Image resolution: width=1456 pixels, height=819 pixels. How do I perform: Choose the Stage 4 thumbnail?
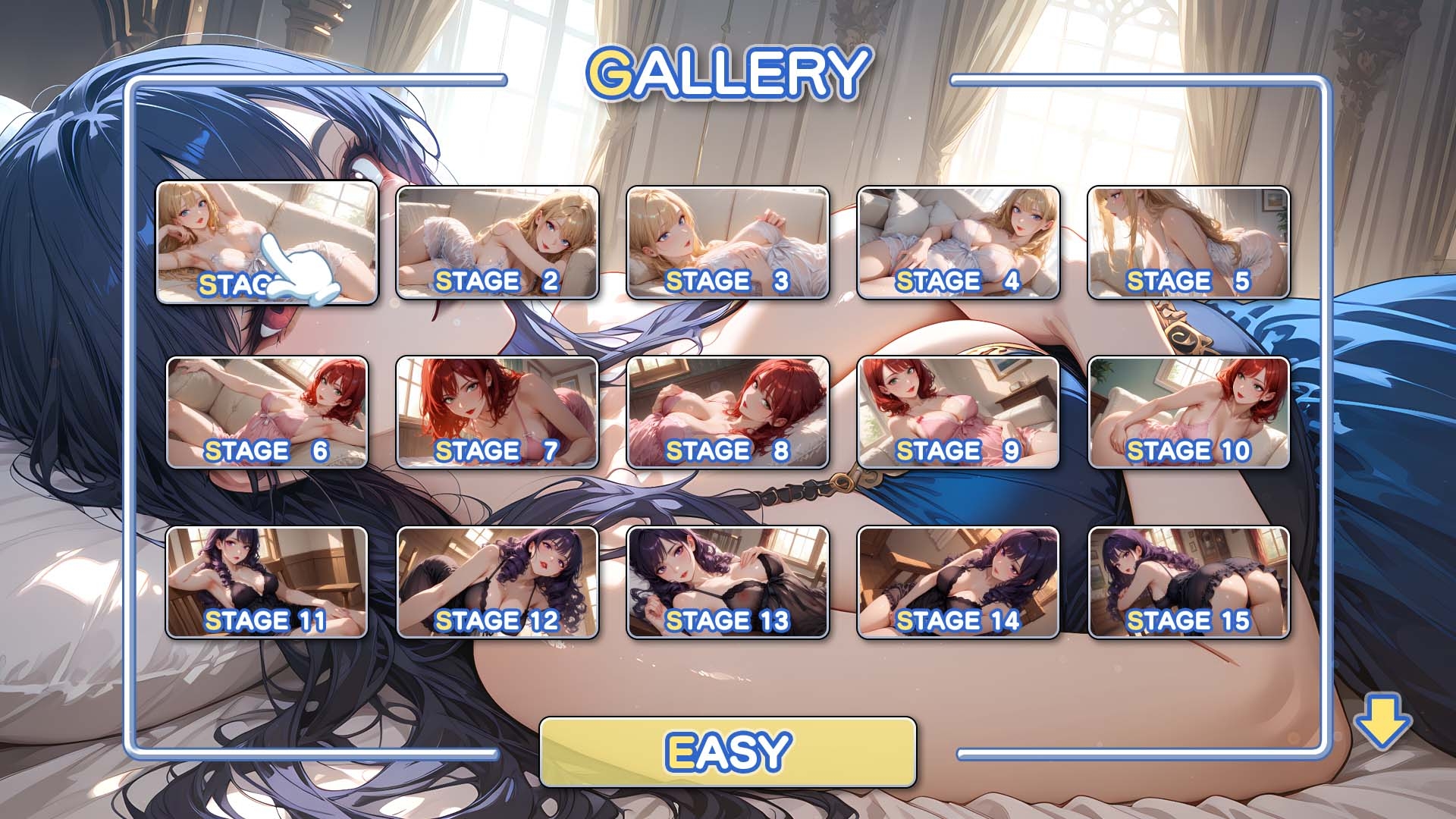959,243
